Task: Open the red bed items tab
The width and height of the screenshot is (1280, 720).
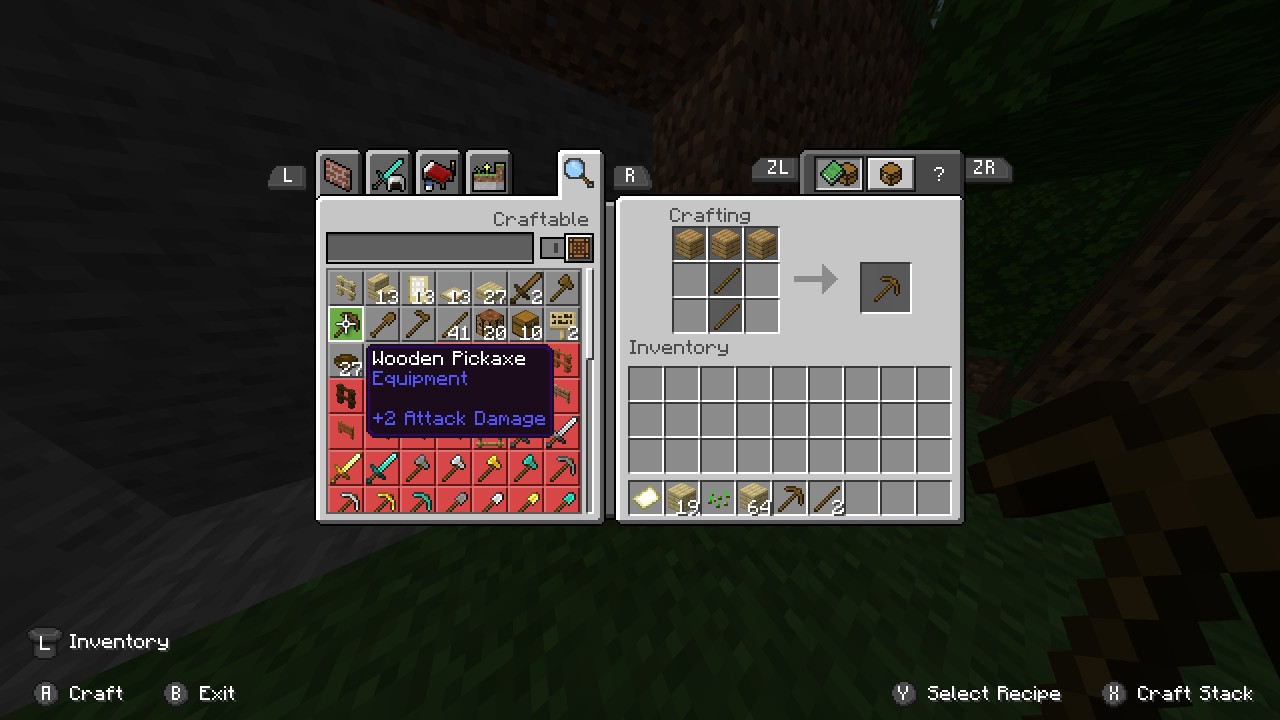Action: click(438, 175)
